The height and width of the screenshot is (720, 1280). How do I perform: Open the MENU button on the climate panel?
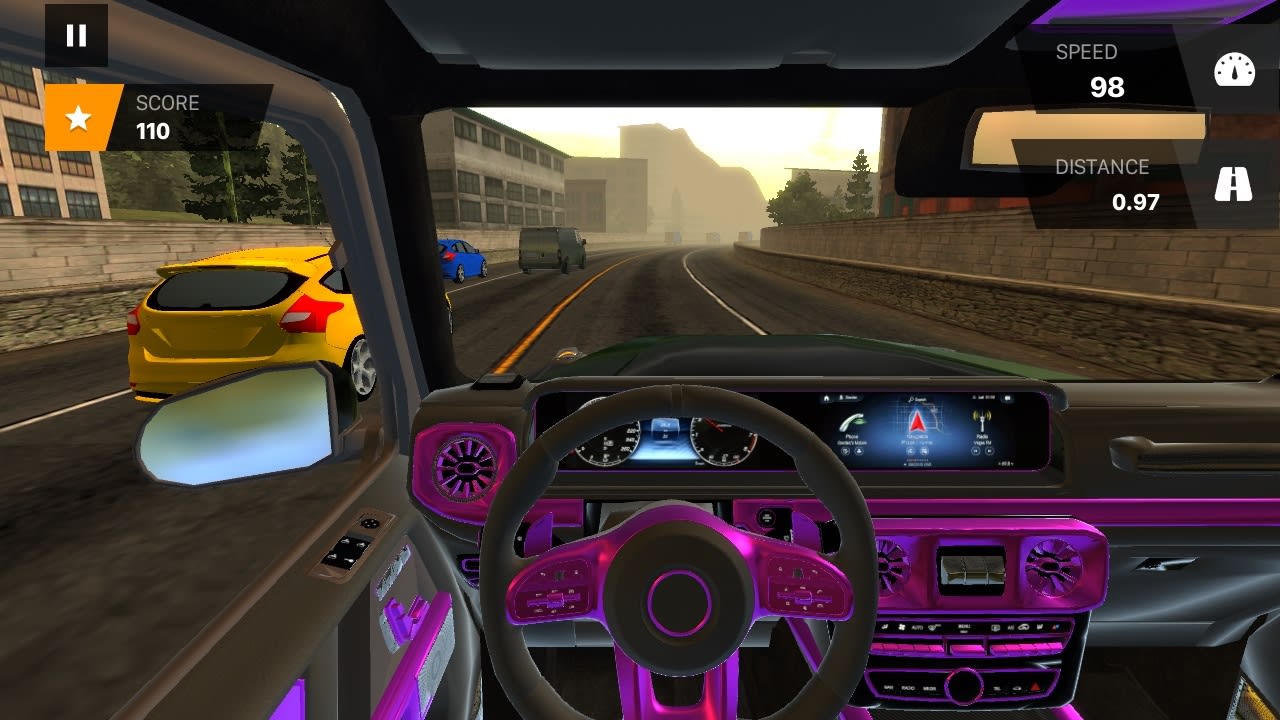pyautogui.click(x=966, y=626)
